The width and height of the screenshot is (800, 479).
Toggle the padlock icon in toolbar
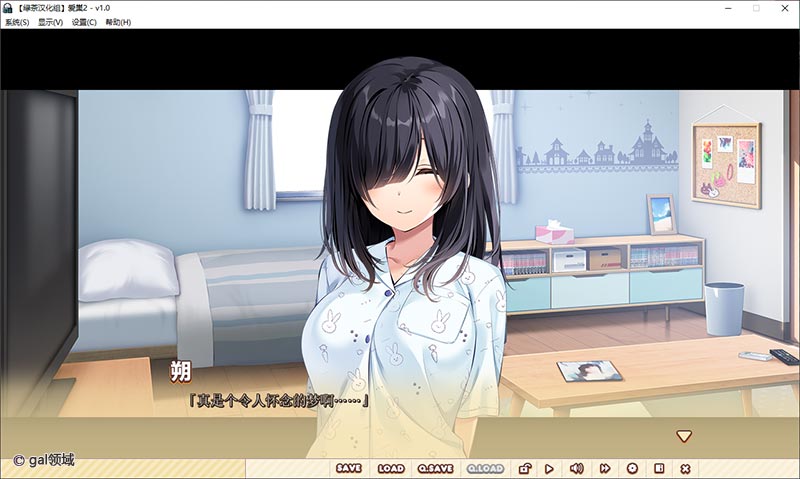click(525, 468)
